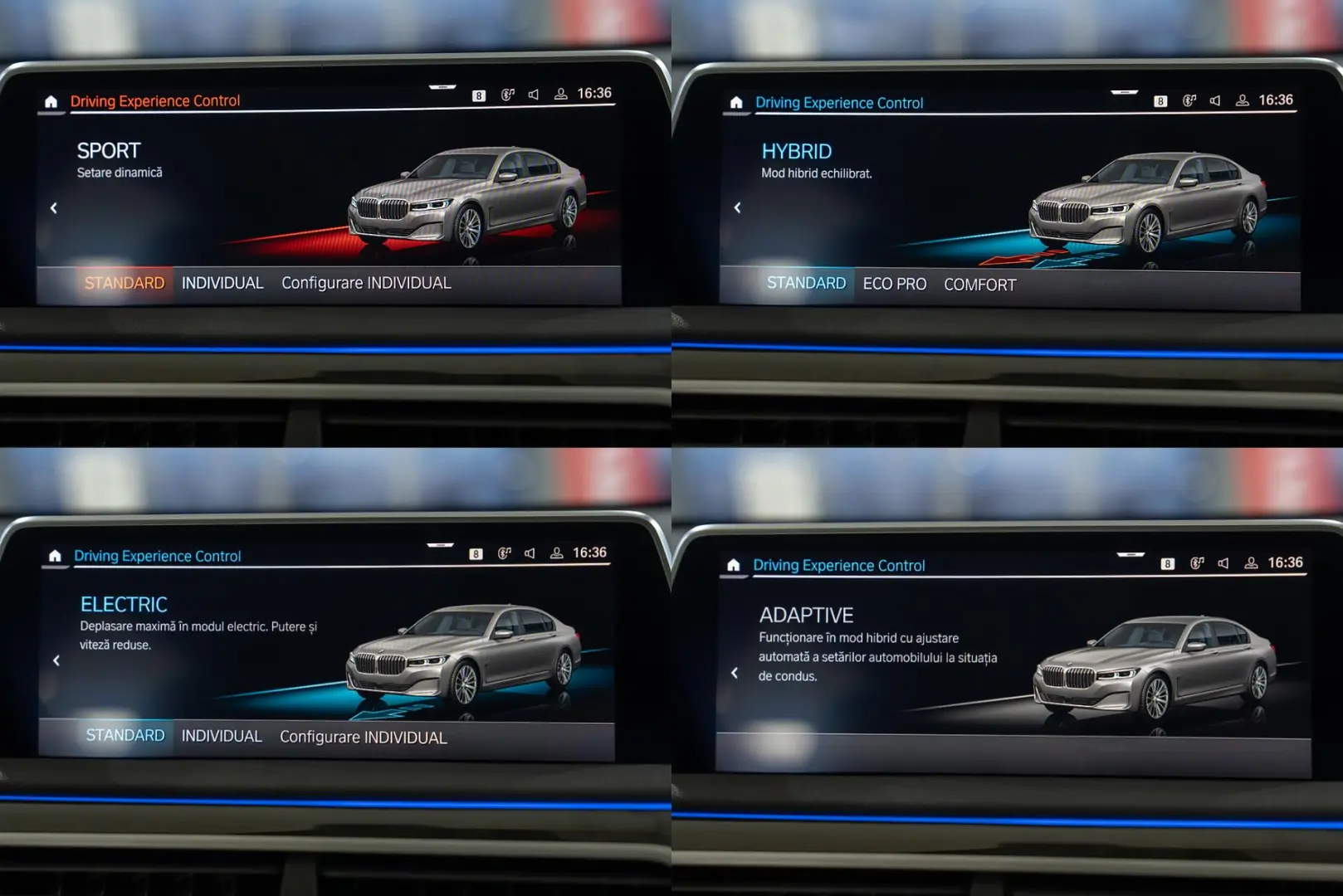Open Configurare INDIVIDUAL on the SPORT screen
This screenshot has width=1343, height=896.
click(365, 282)
